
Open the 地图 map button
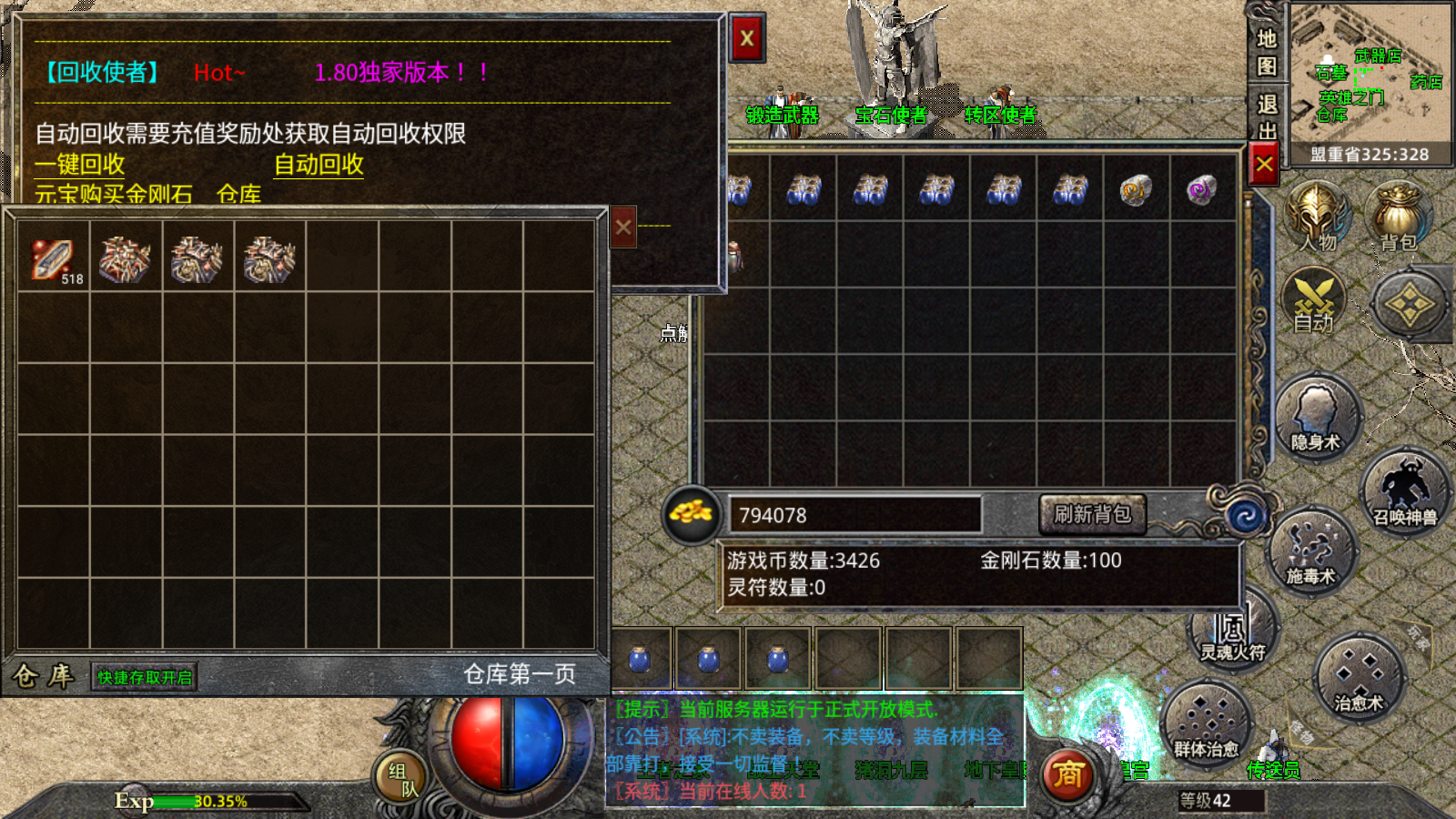1267,52
